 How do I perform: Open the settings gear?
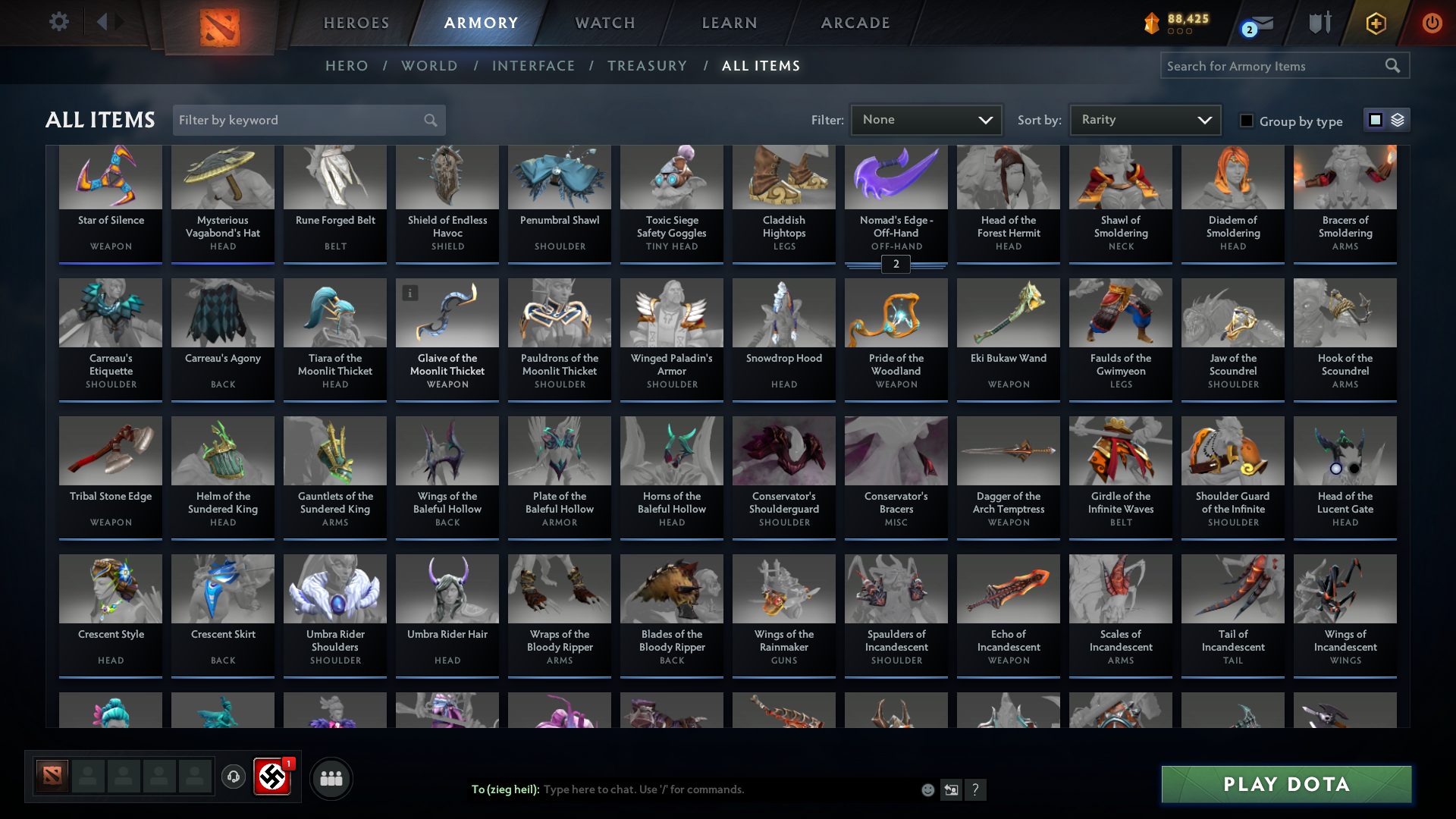tap(58, 22)
